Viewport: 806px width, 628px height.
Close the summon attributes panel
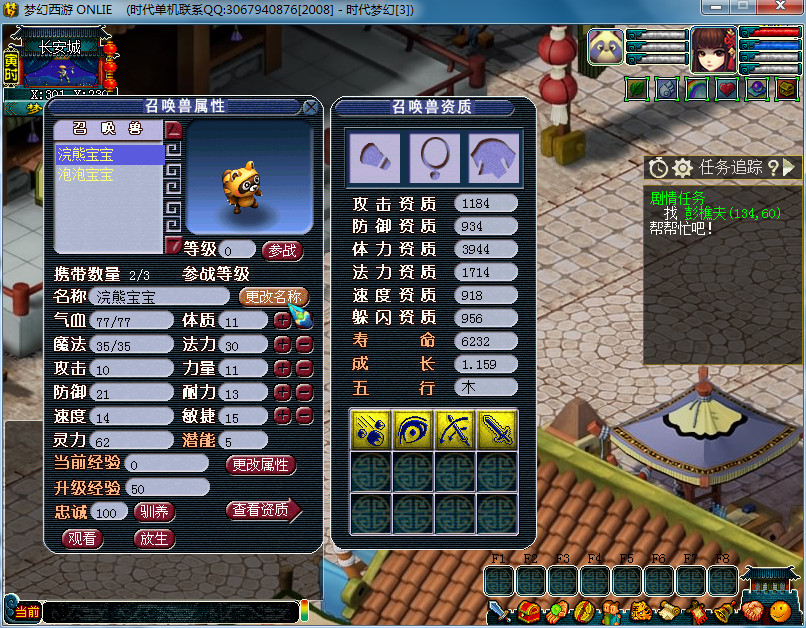pyautogui.click(x=311, y=106)
